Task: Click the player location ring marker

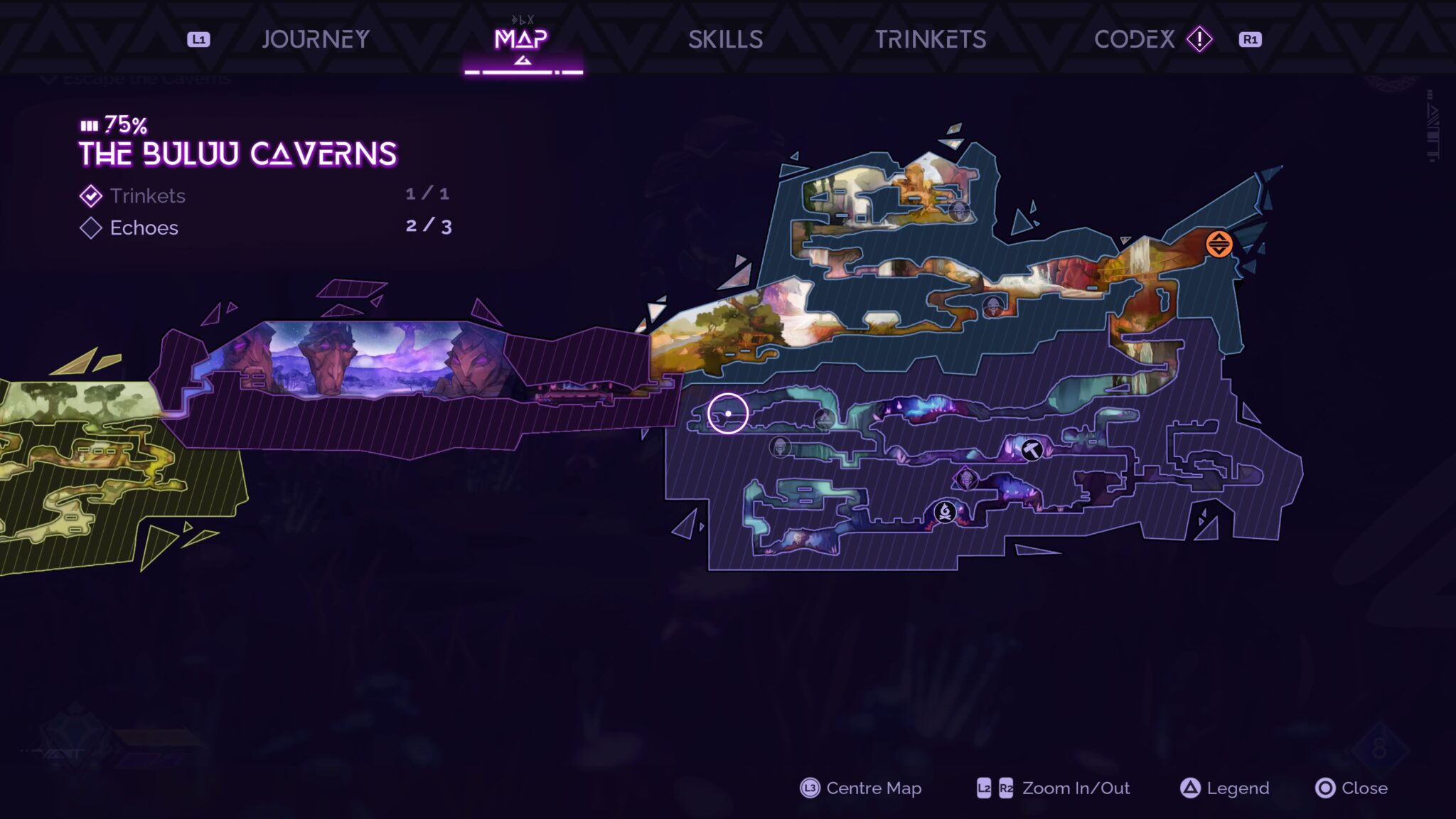Action: pyautogui.click(x=727, y=413)
